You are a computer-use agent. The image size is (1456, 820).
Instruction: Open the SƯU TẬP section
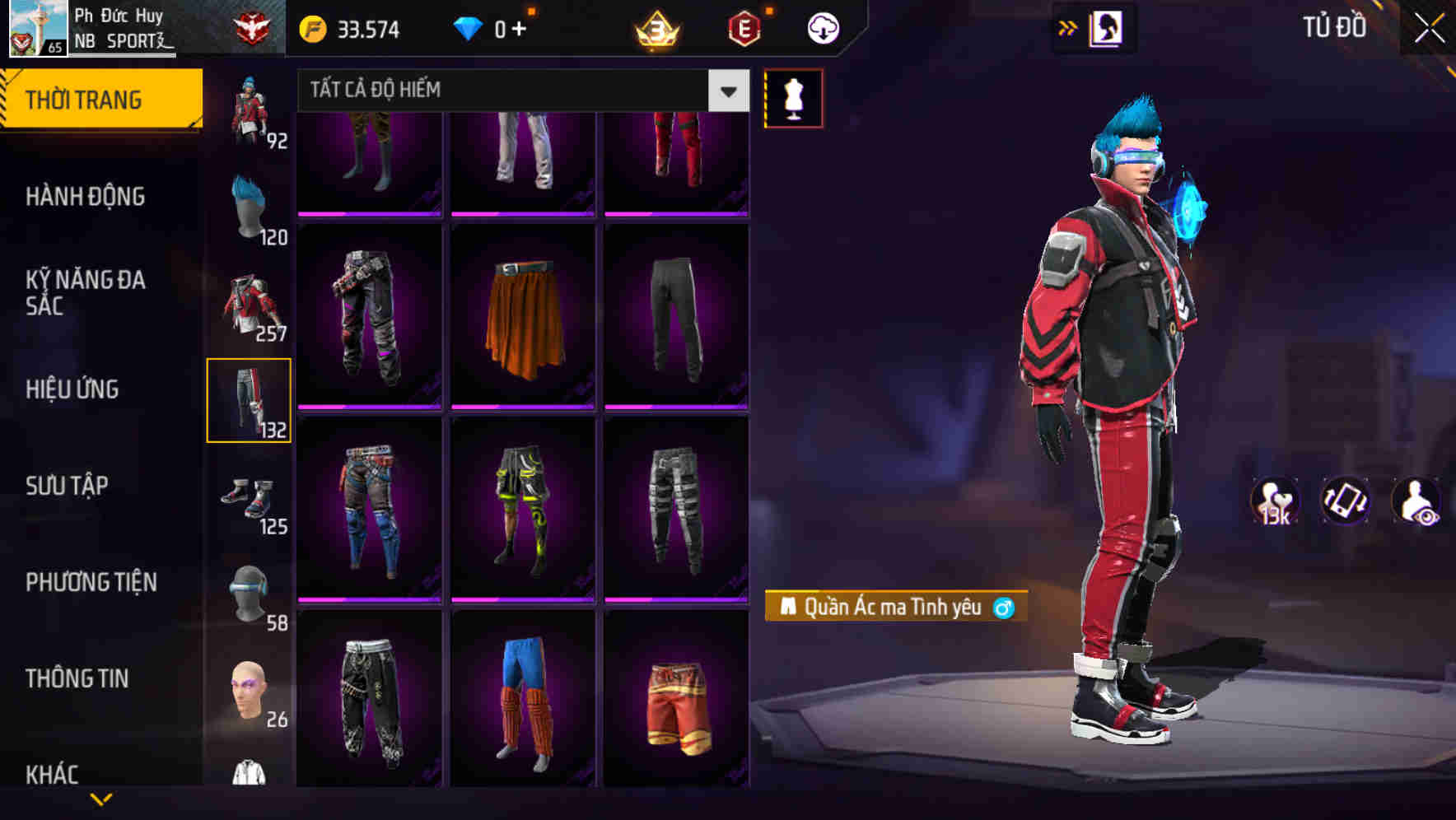(69, 487)
